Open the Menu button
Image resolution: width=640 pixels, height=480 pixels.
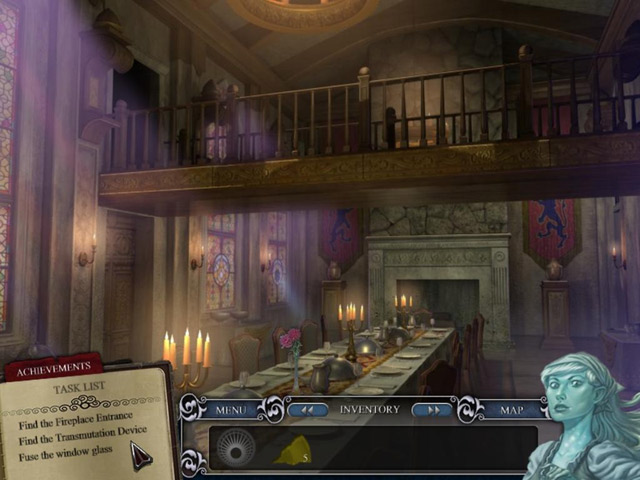pyautogui.click(x=232, y=409)
